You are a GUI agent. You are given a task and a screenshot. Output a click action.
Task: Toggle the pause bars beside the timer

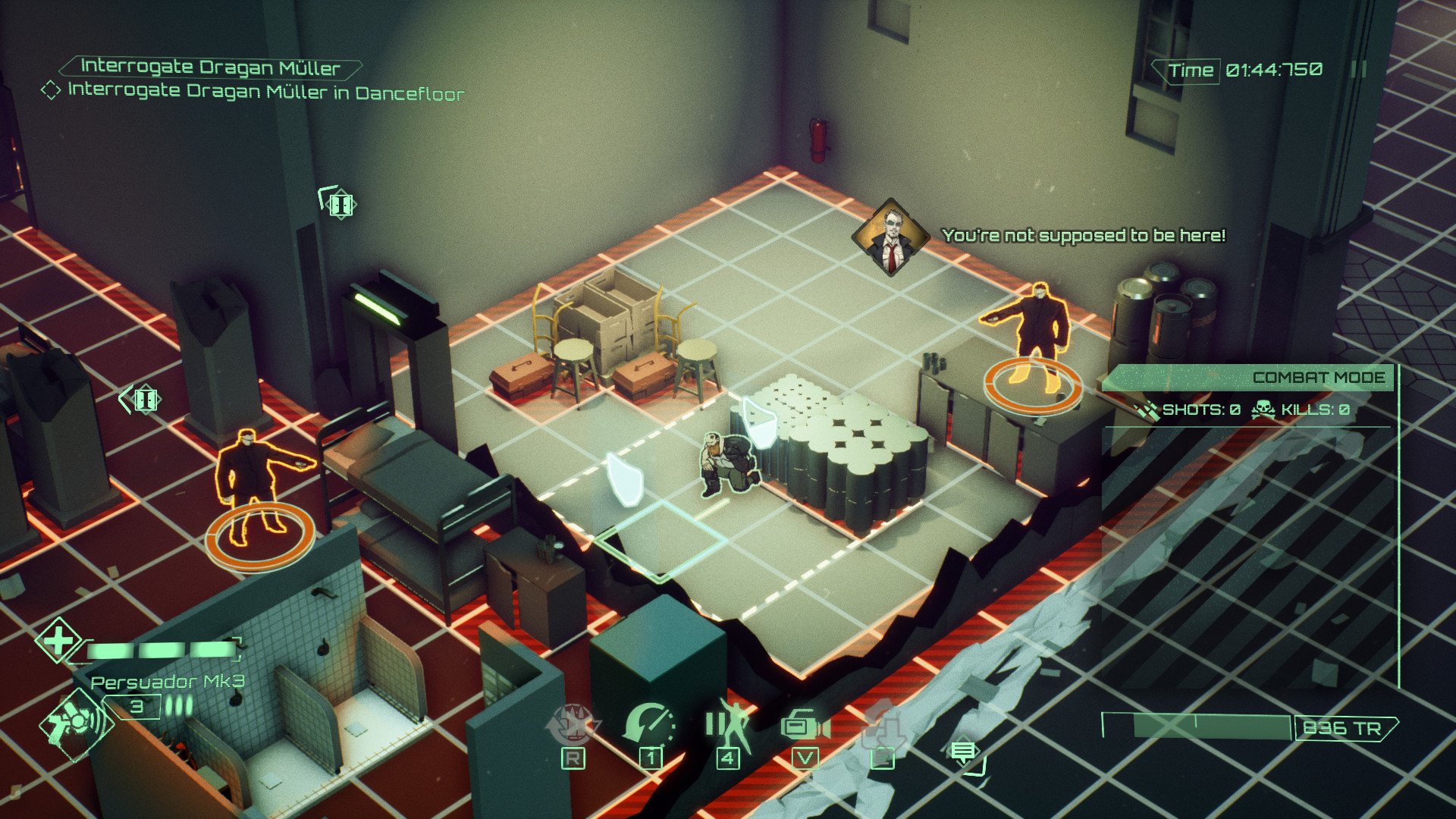tap(1359, 70)
